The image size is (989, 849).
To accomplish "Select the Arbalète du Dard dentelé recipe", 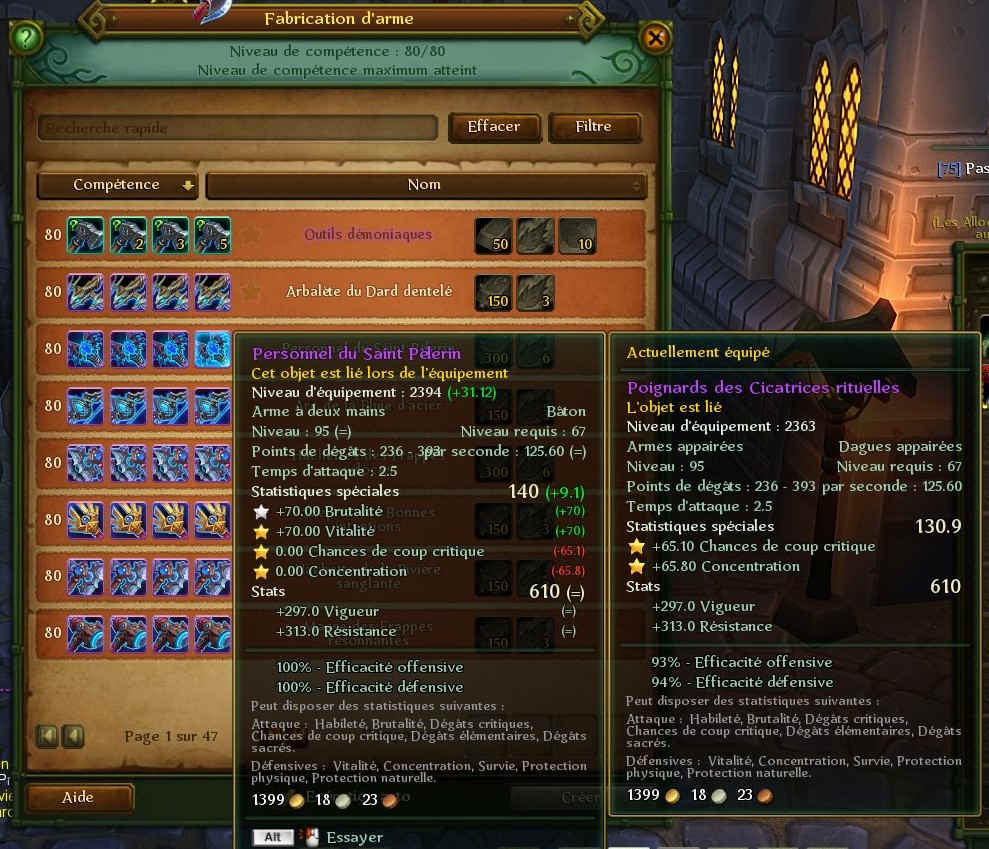I will pos(369,292).
